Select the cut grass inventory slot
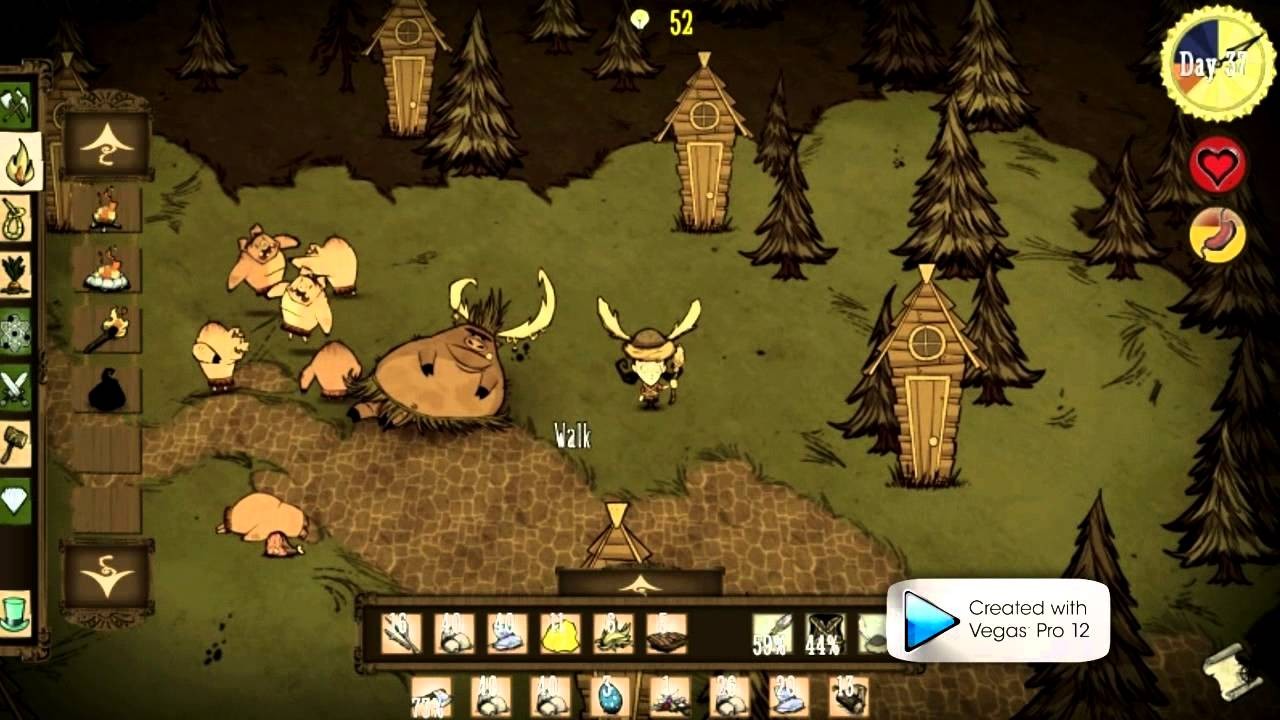This screenshot has height=720, width=1280. pos(613,633)
